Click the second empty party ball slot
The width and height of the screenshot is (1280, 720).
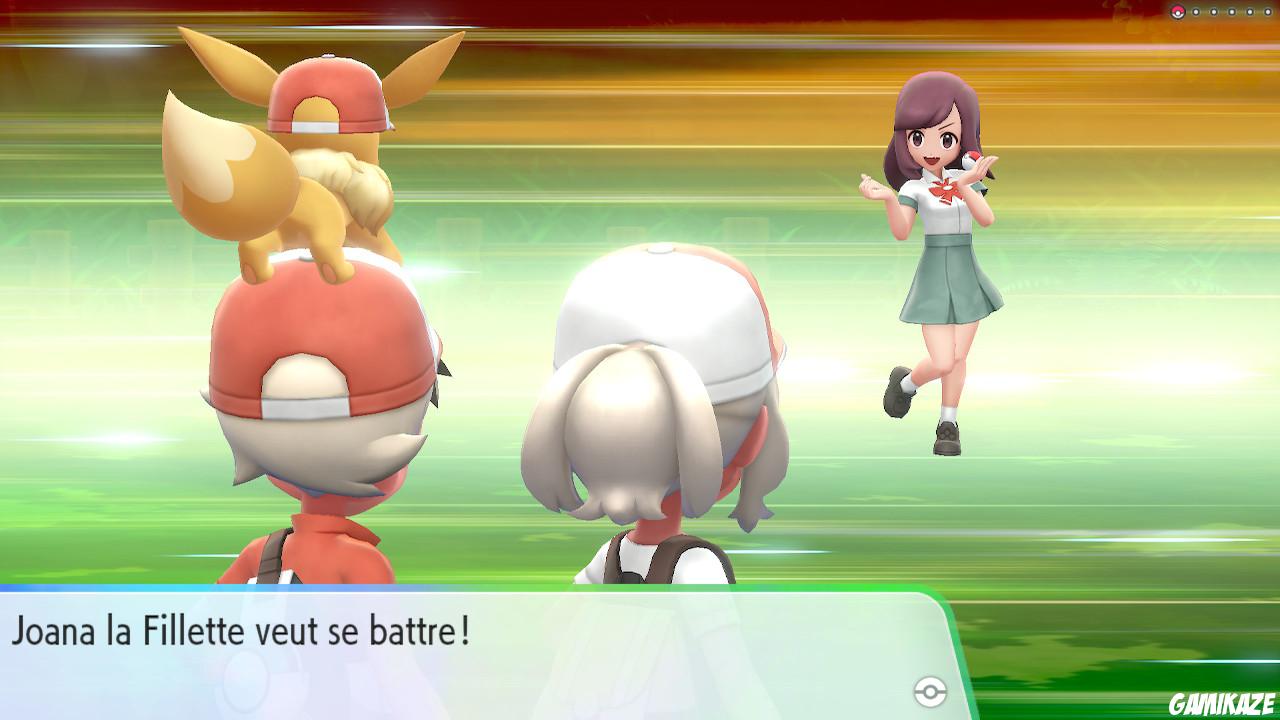point(1213,11)
